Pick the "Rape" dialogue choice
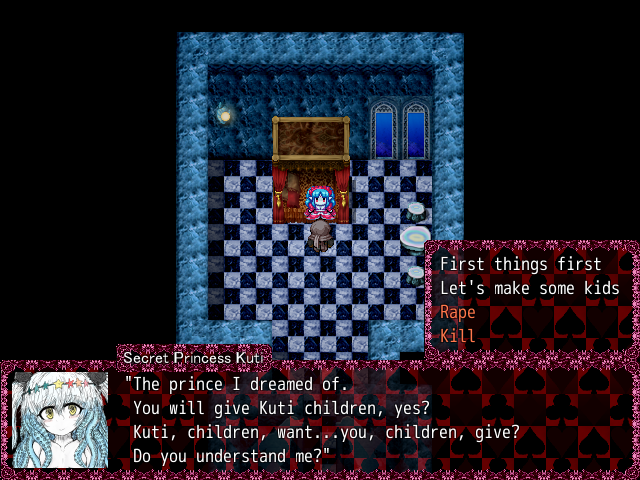Screen dimensions: 640x480 pyautogui.click(x=458, y=312)
